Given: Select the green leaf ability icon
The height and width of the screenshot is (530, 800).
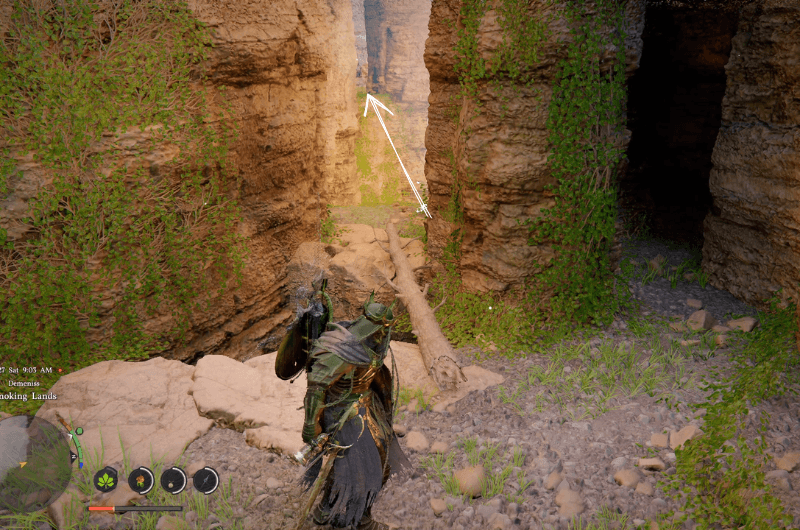Looking at the screenshot, I should tap(106, 480).
